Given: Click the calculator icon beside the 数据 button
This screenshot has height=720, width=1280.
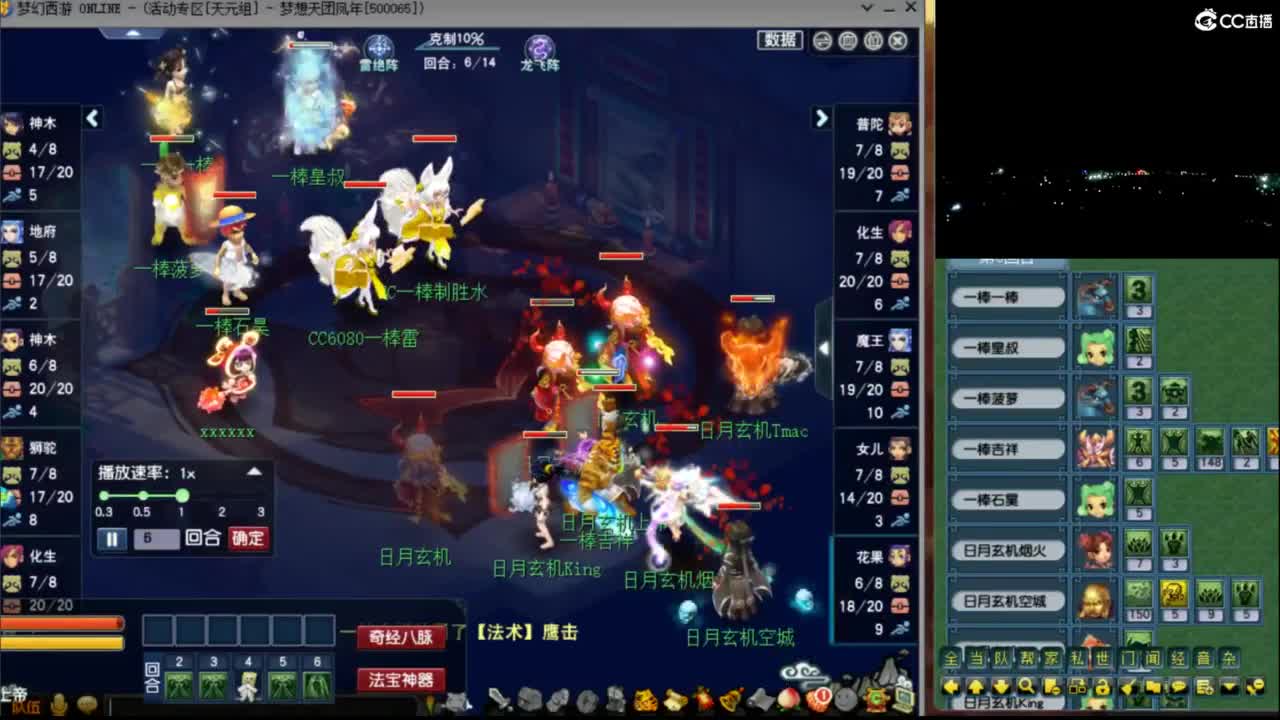Looking at the screenshot, I should click(849, 39).
